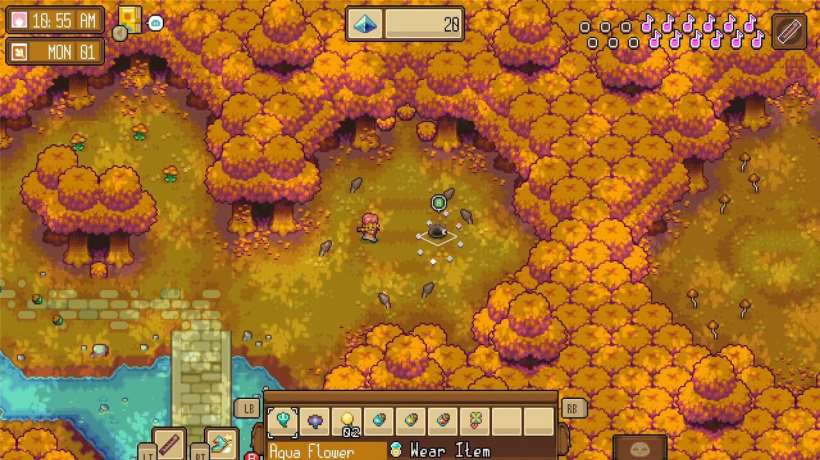Viewport: 820px width, 460px height.
Task: Select the teal axe tool slot
Action: click(x=221, y=445)
